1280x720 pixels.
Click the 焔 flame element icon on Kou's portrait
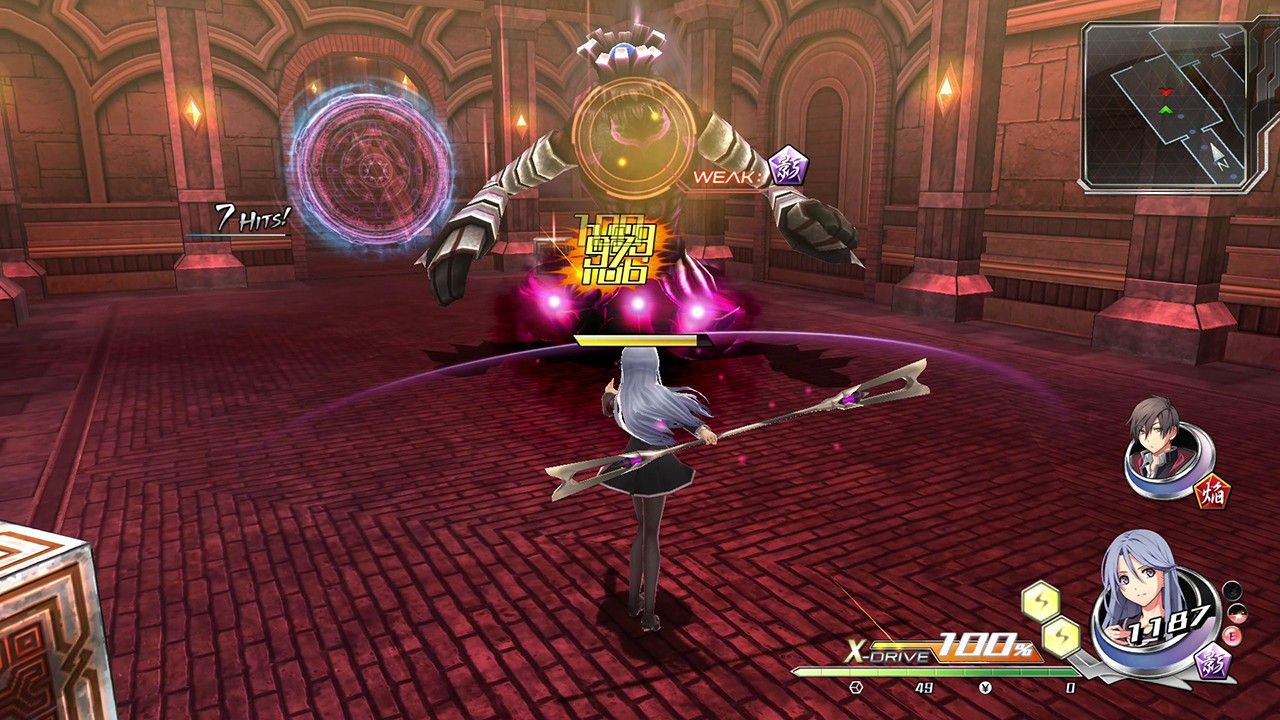click(x=1213, y=491)
